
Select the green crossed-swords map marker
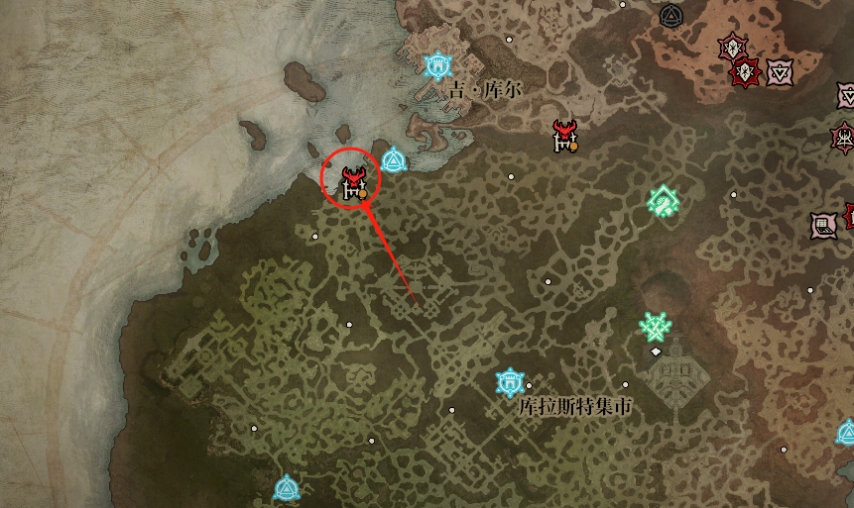[656, 326]
